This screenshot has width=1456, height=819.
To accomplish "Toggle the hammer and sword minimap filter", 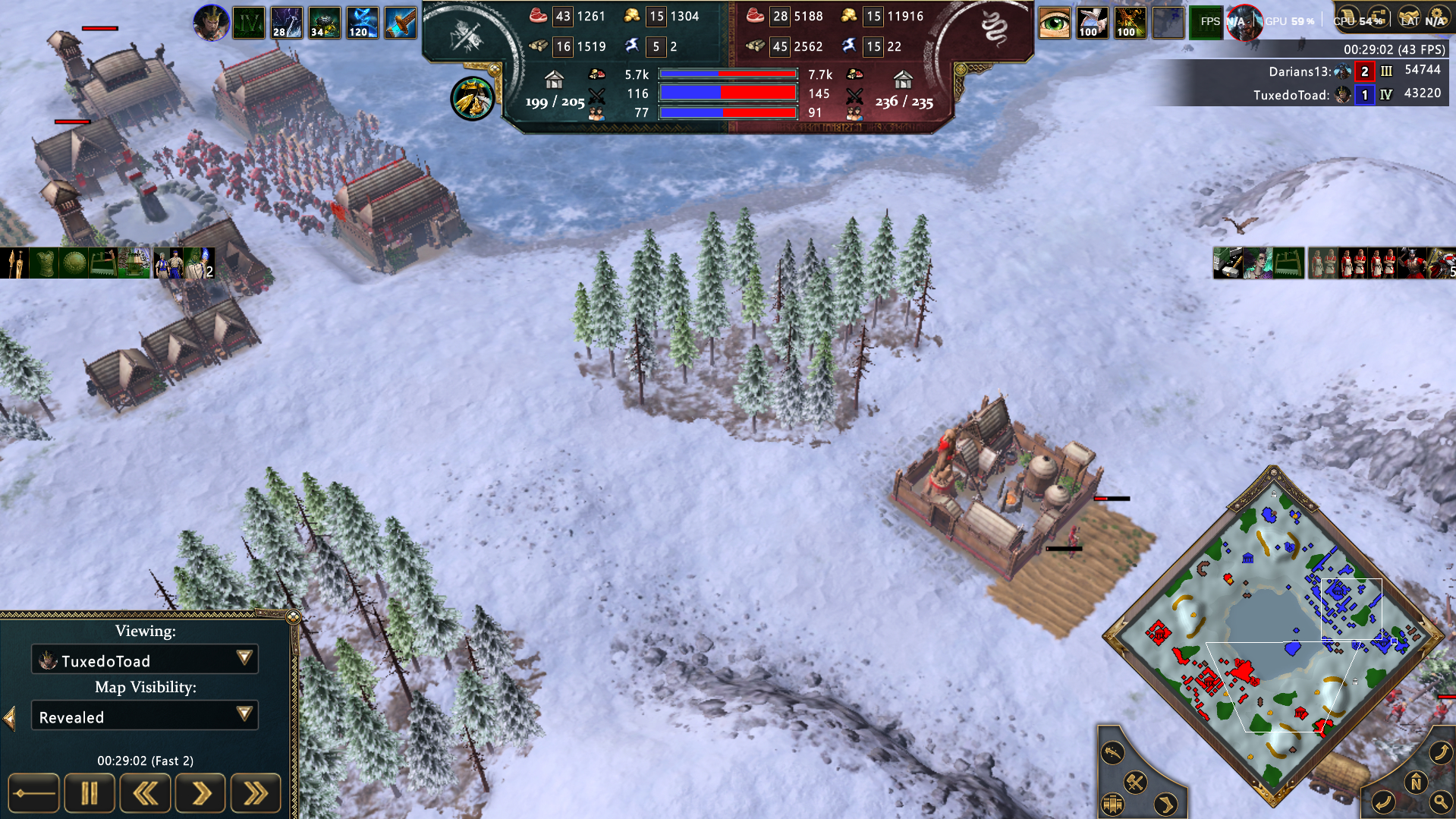I will point(1135,782).
